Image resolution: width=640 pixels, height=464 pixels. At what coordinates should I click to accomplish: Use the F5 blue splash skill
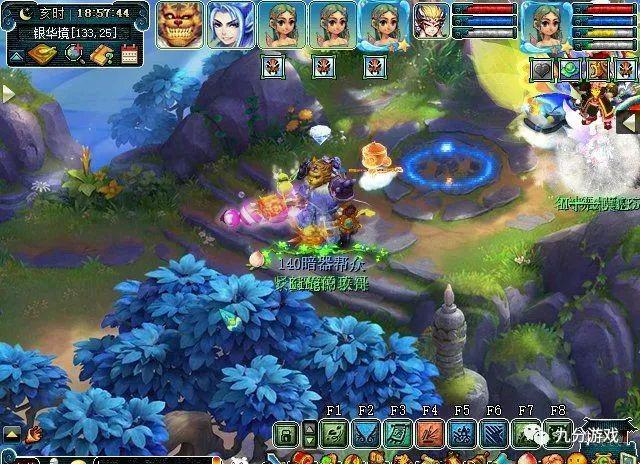click(462, 435)
